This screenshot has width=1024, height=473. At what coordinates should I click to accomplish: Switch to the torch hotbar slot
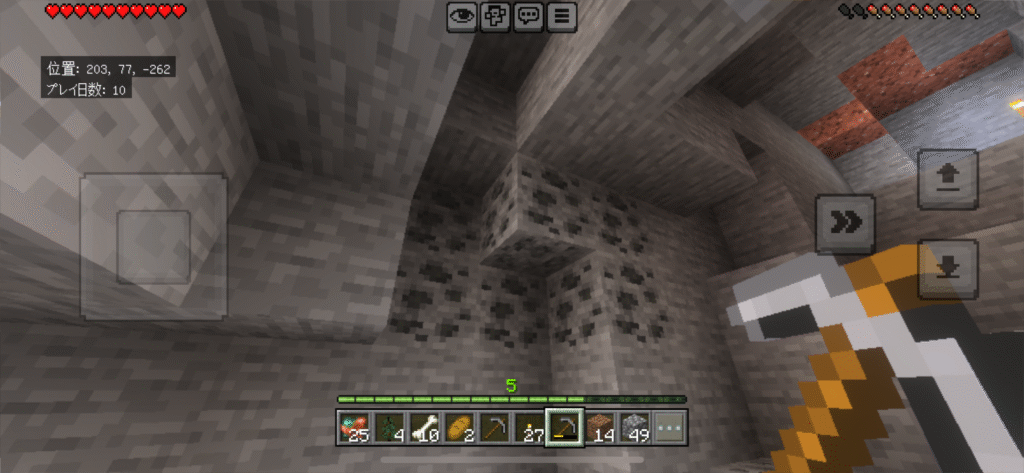pyautogui.click(x=529, y=428)
